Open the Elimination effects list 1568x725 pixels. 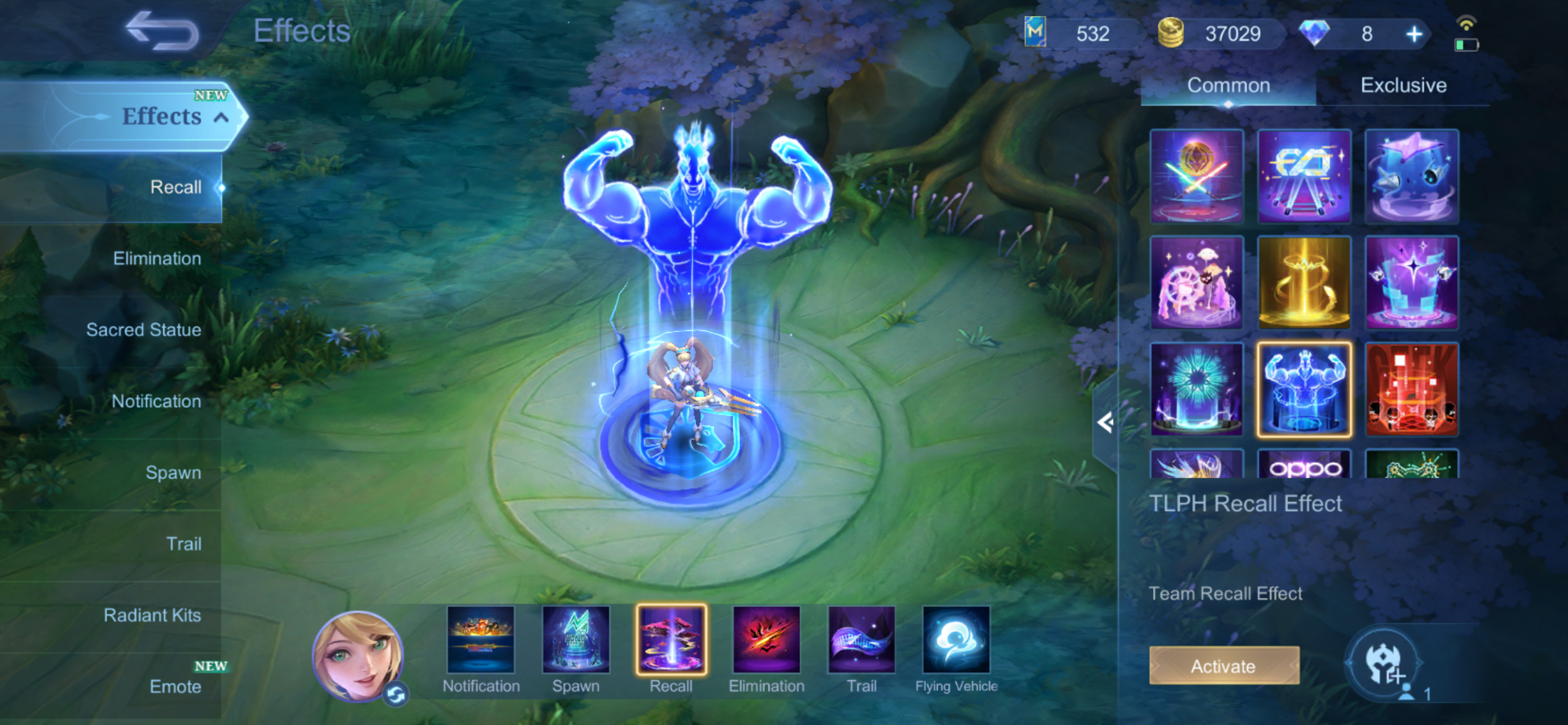(157, 258)
